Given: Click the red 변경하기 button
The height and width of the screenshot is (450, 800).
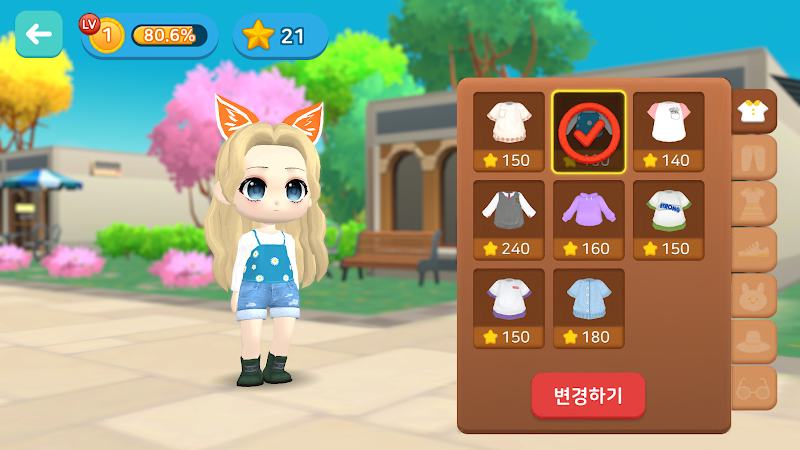Looking at the screenshot, I should [588, 395].
